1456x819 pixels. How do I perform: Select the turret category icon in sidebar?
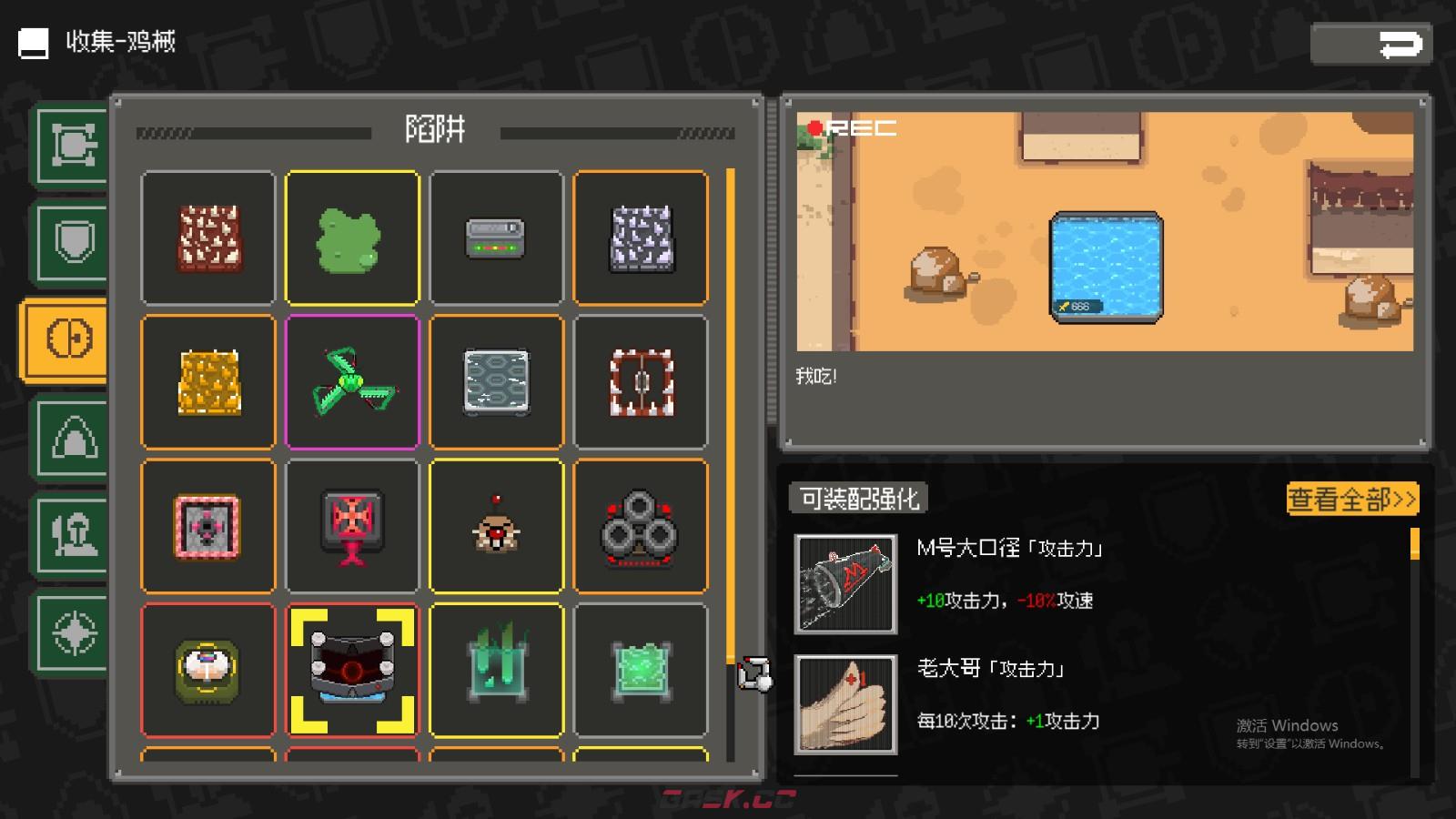point(68,144)
